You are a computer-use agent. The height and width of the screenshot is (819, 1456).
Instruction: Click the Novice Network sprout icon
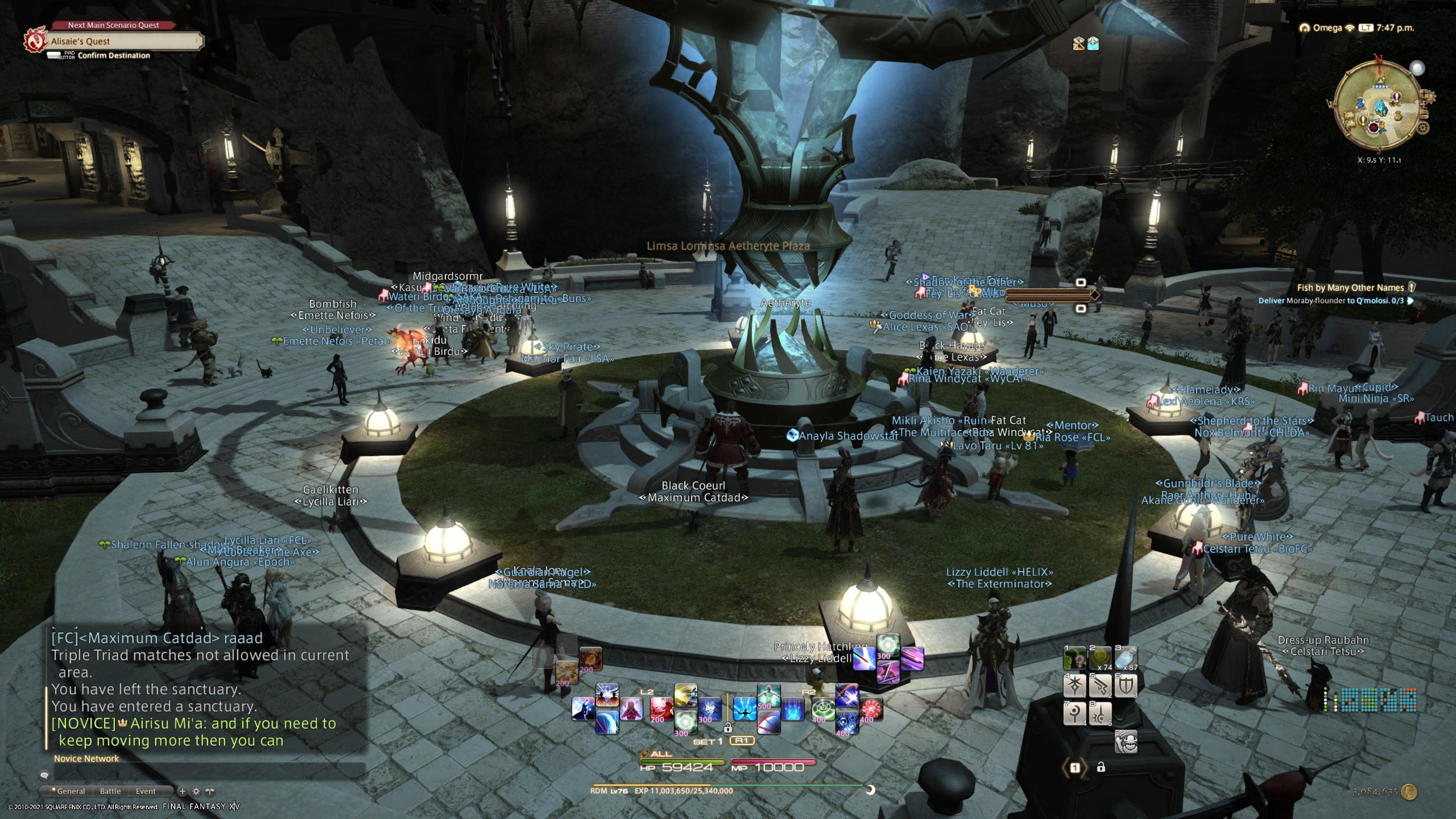[x=210, y=791]
